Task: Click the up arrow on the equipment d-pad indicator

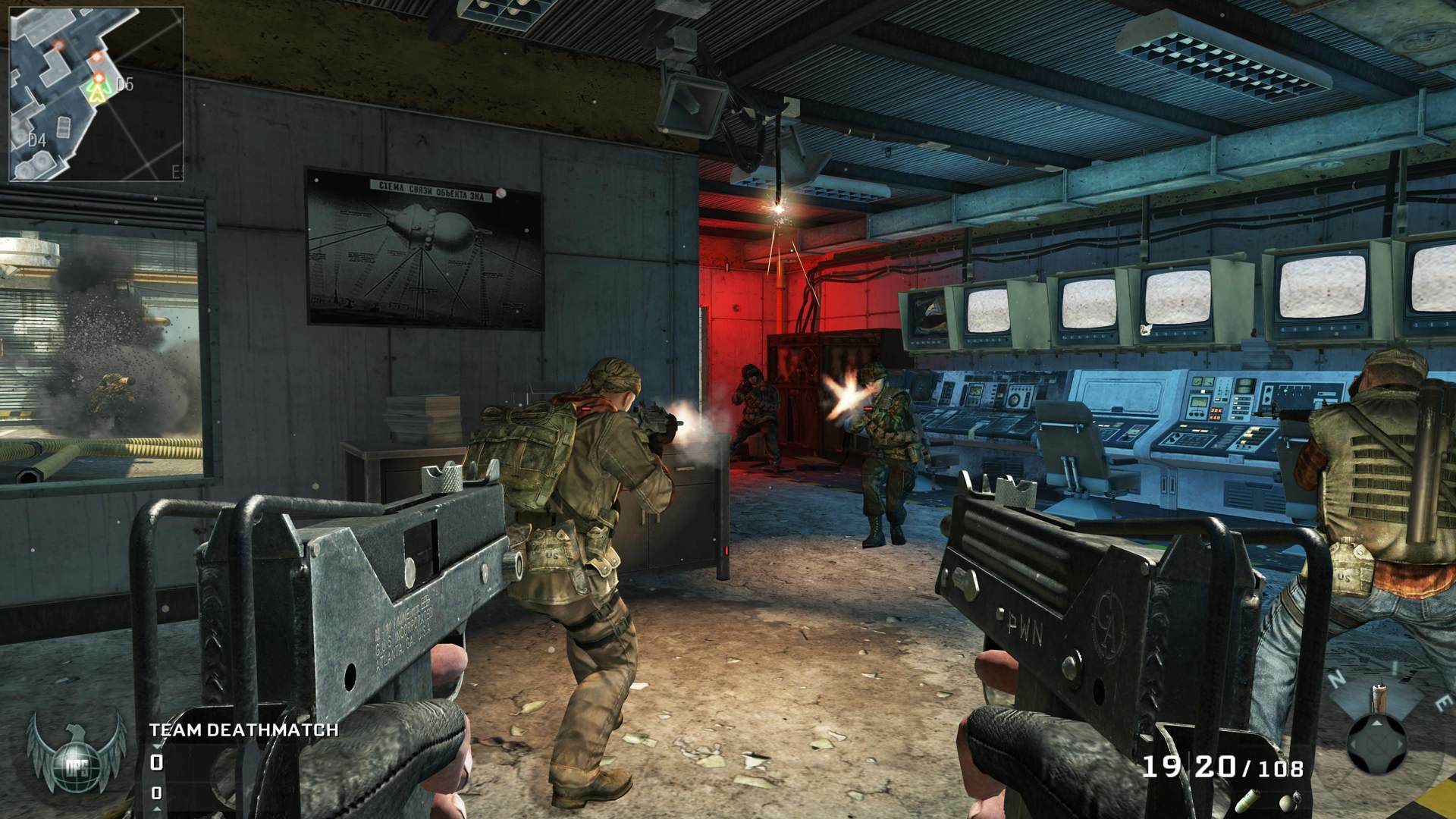Action: coord(1376,723)
